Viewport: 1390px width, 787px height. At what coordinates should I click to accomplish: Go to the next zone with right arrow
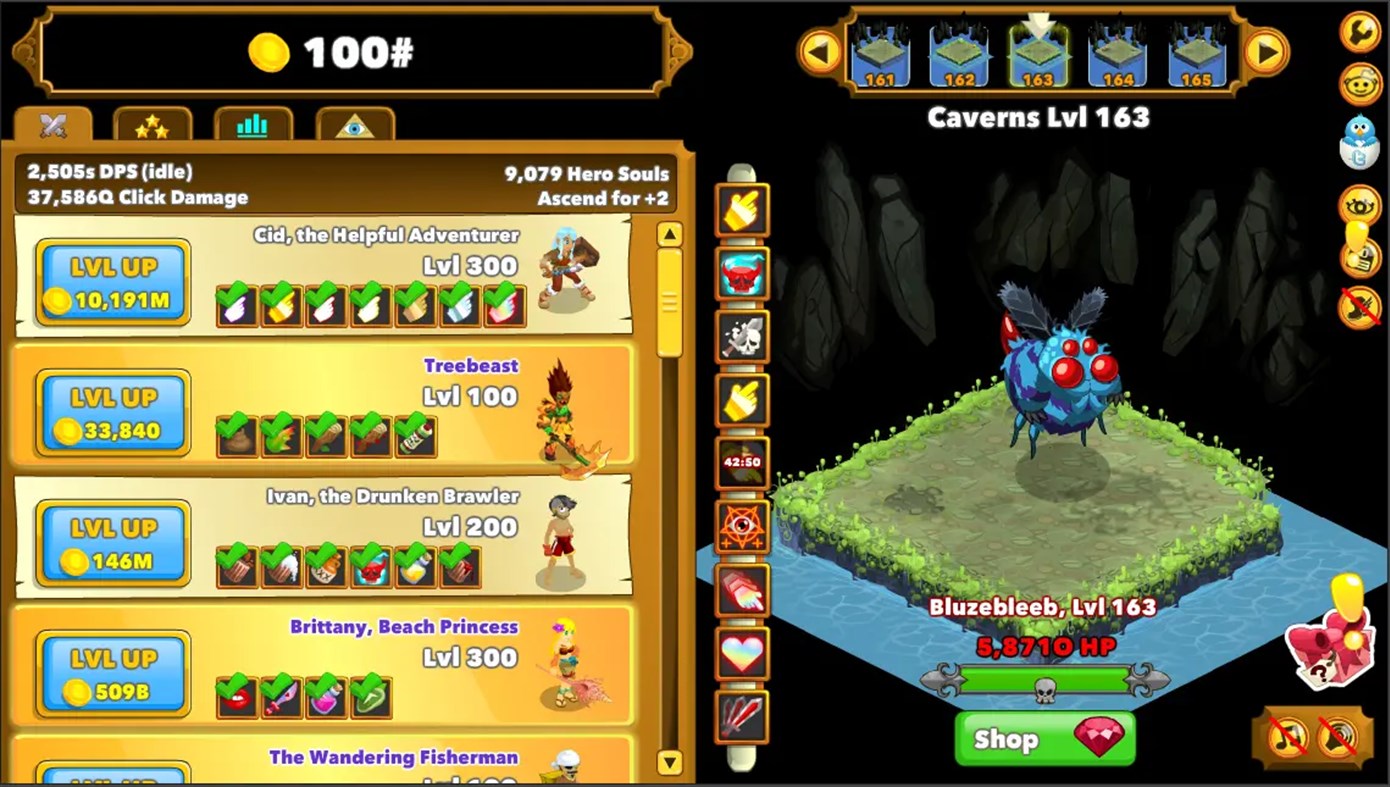click(x=1268, y=51)
